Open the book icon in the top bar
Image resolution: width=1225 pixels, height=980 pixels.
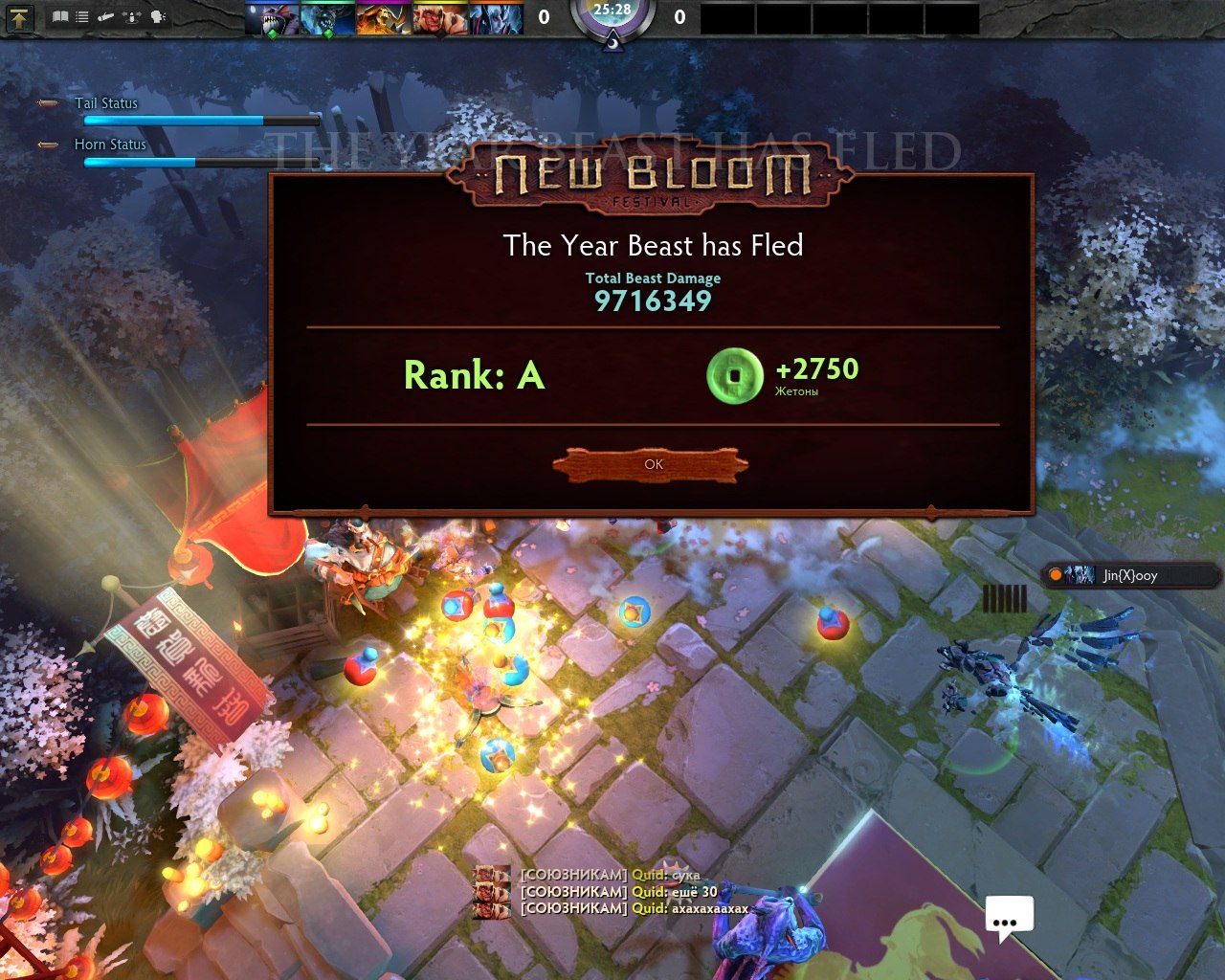(x=61, y=16)
